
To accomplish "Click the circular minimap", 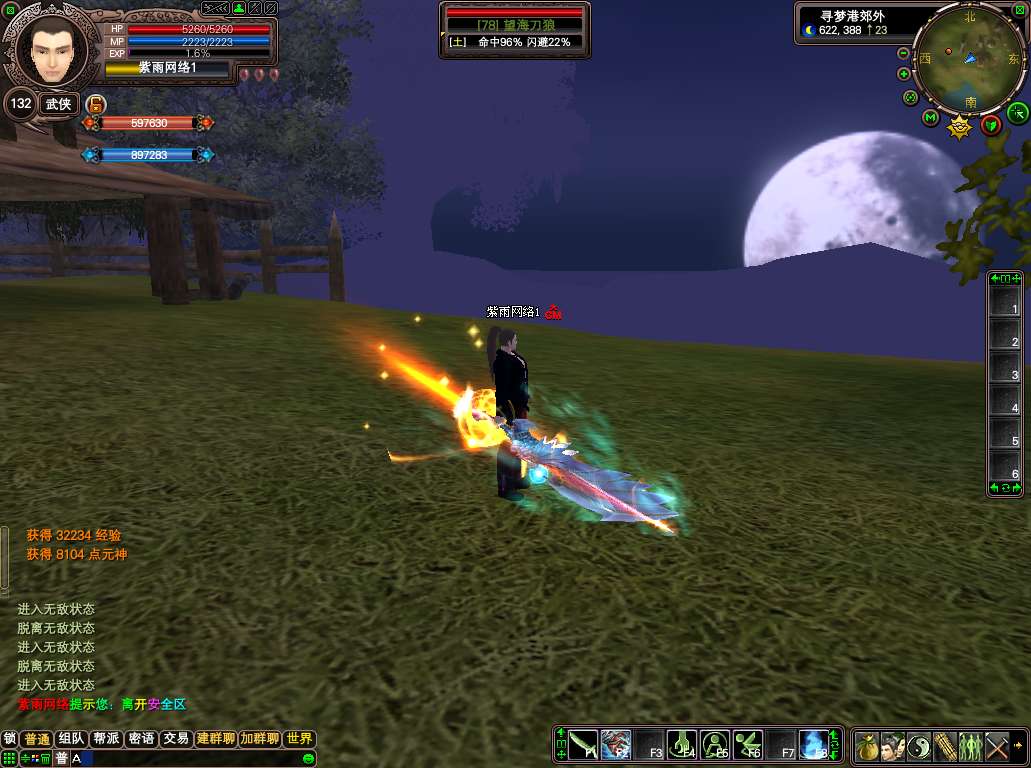I will (969, 60).
